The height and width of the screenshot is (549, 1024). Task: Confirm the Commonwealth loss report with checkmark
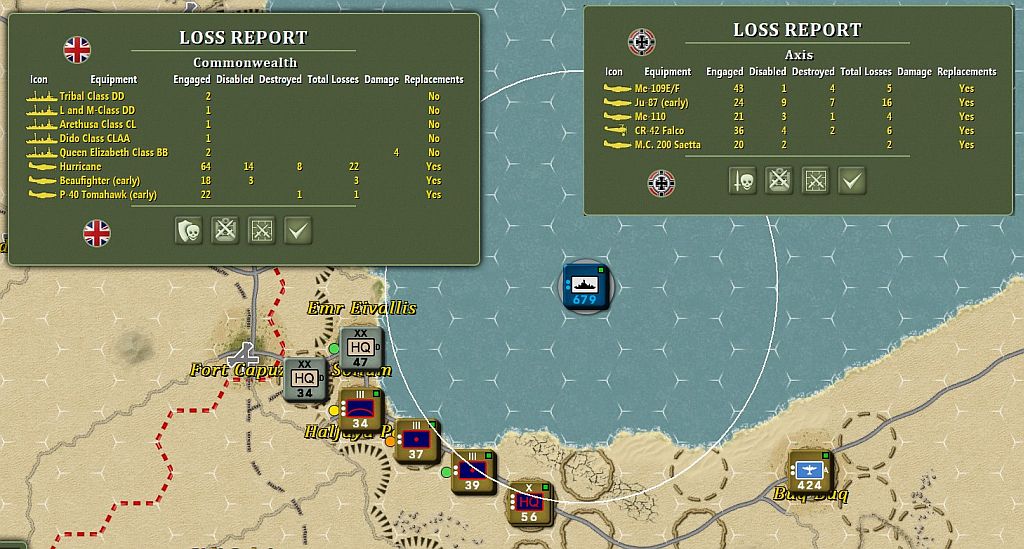(298, 231)
